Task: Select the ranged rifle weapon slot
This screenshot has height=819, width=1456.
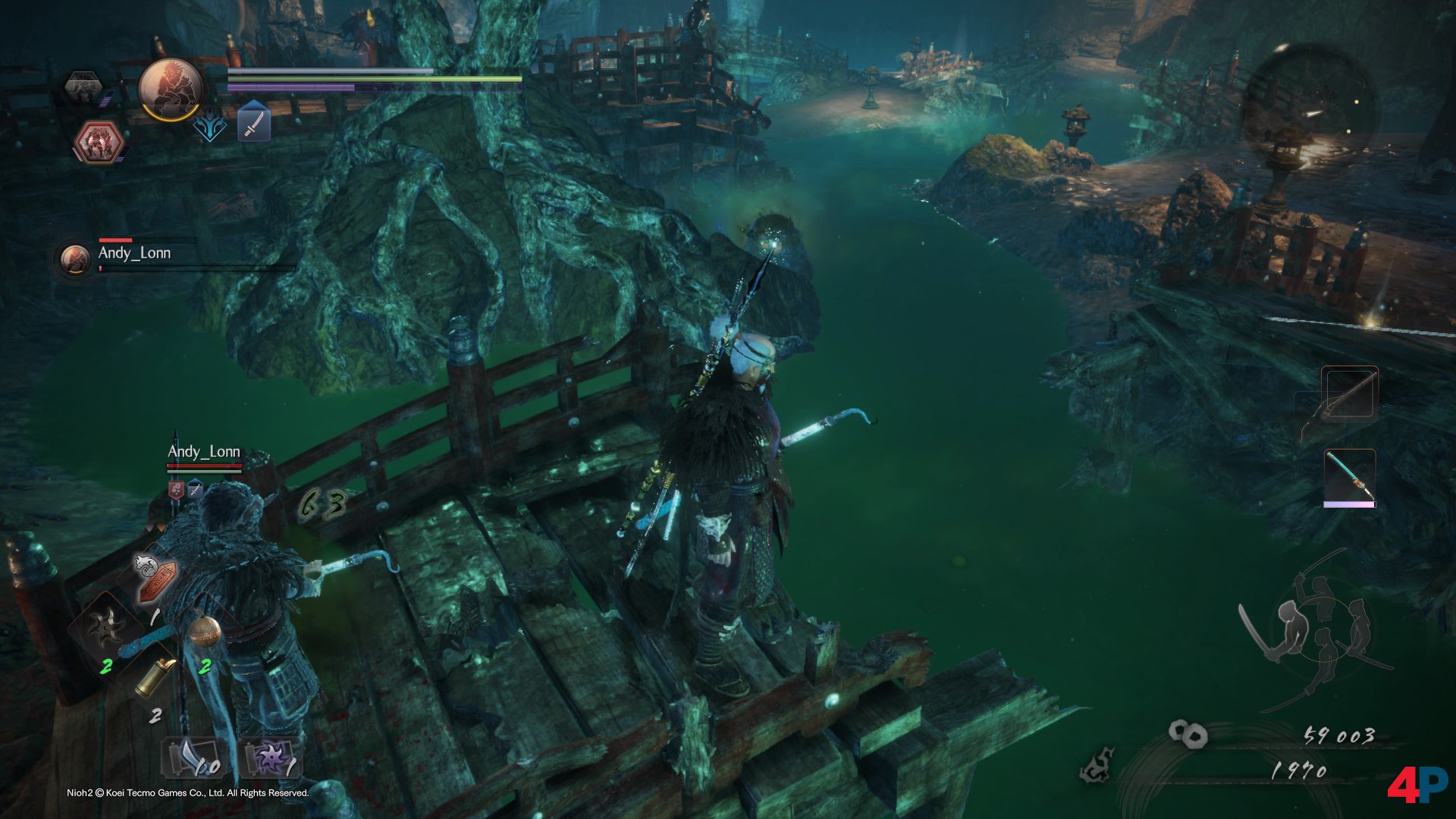Action: coord(1349,395)
